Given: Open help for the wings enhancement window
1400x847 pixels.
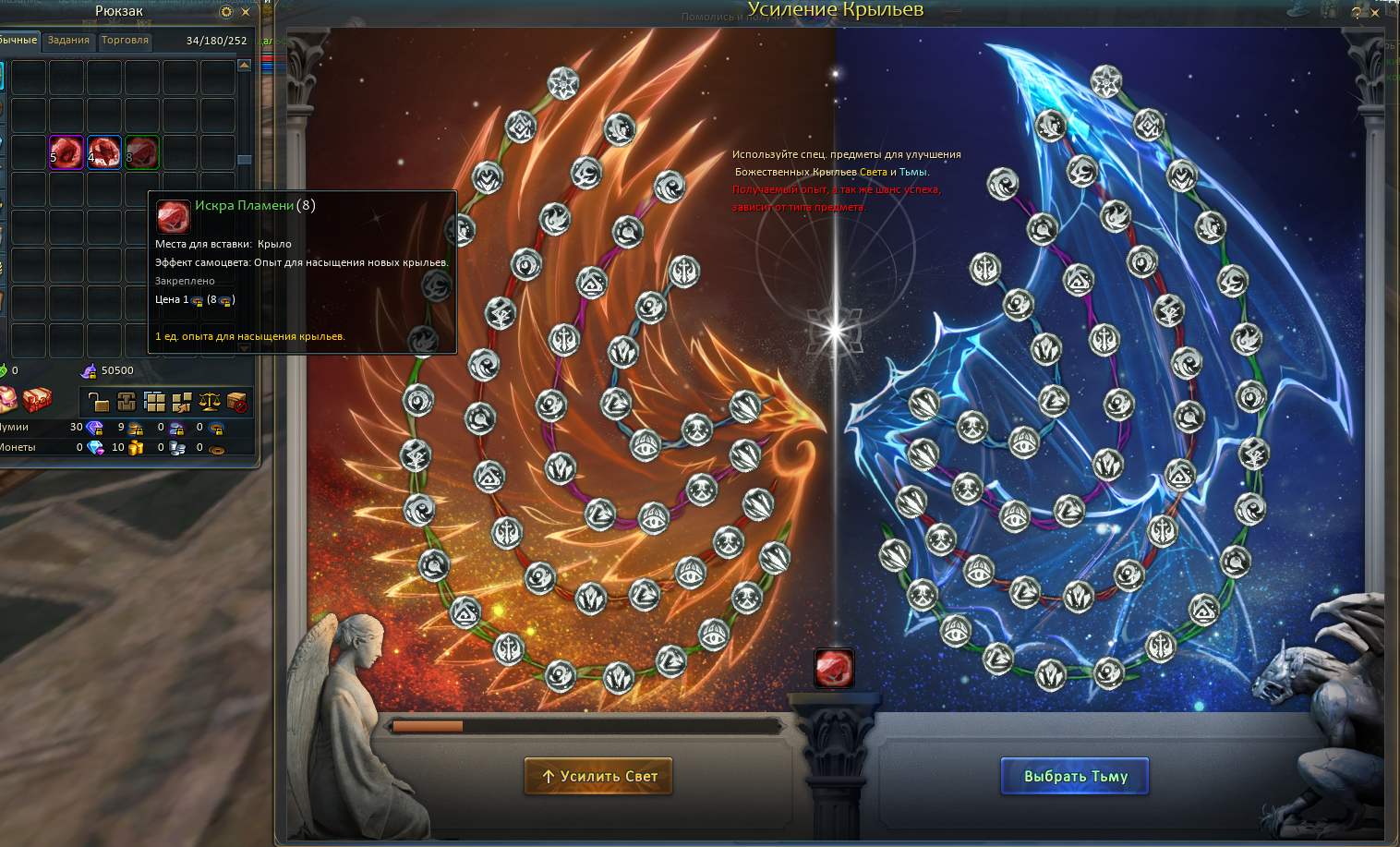Looking at the screenshot, I should click(x=1356, y=13).
